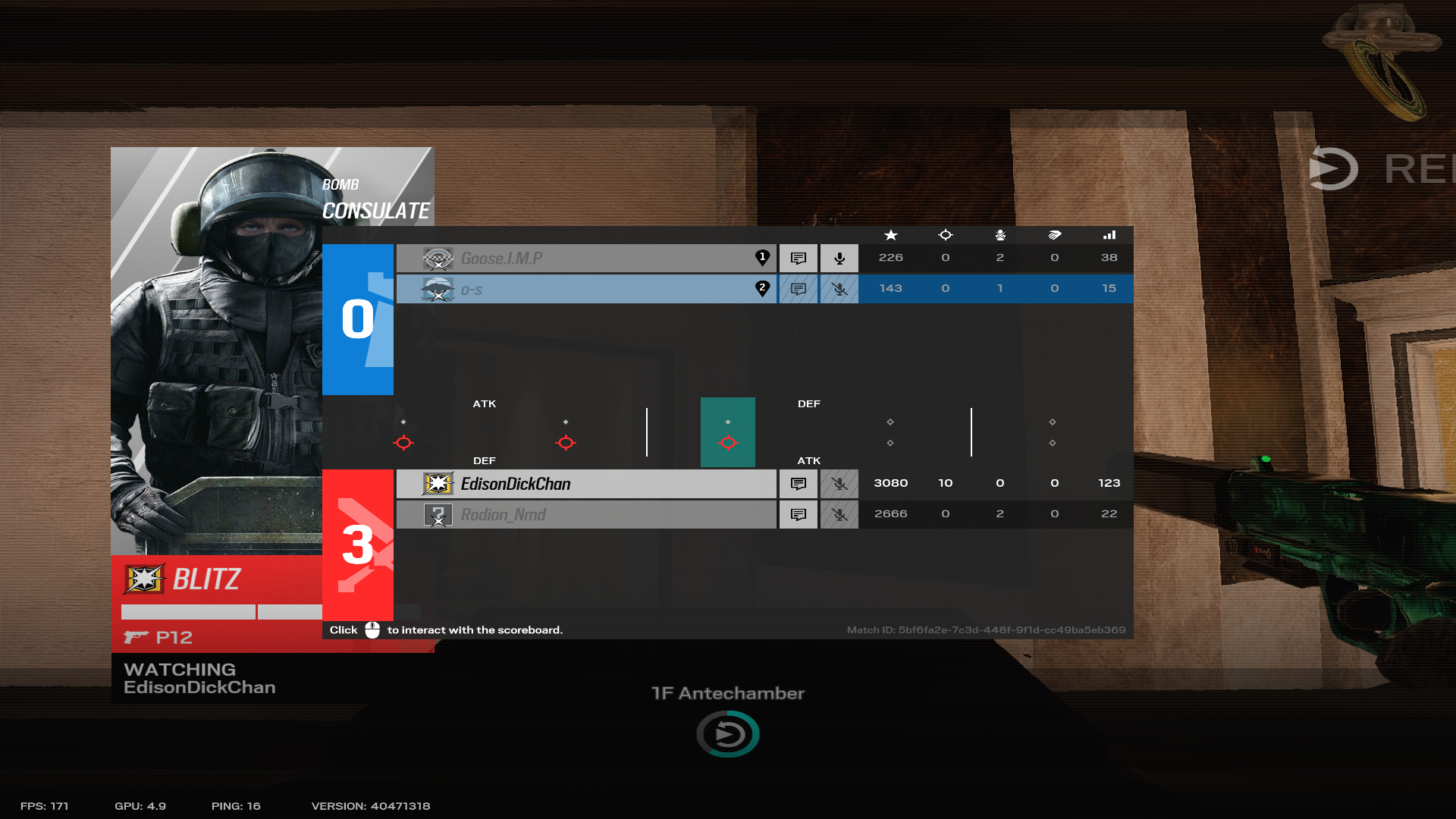This screenshot has height=819, width=1456.
Task: Select the teal highlighted current round marker
Action: pos(727,432)
